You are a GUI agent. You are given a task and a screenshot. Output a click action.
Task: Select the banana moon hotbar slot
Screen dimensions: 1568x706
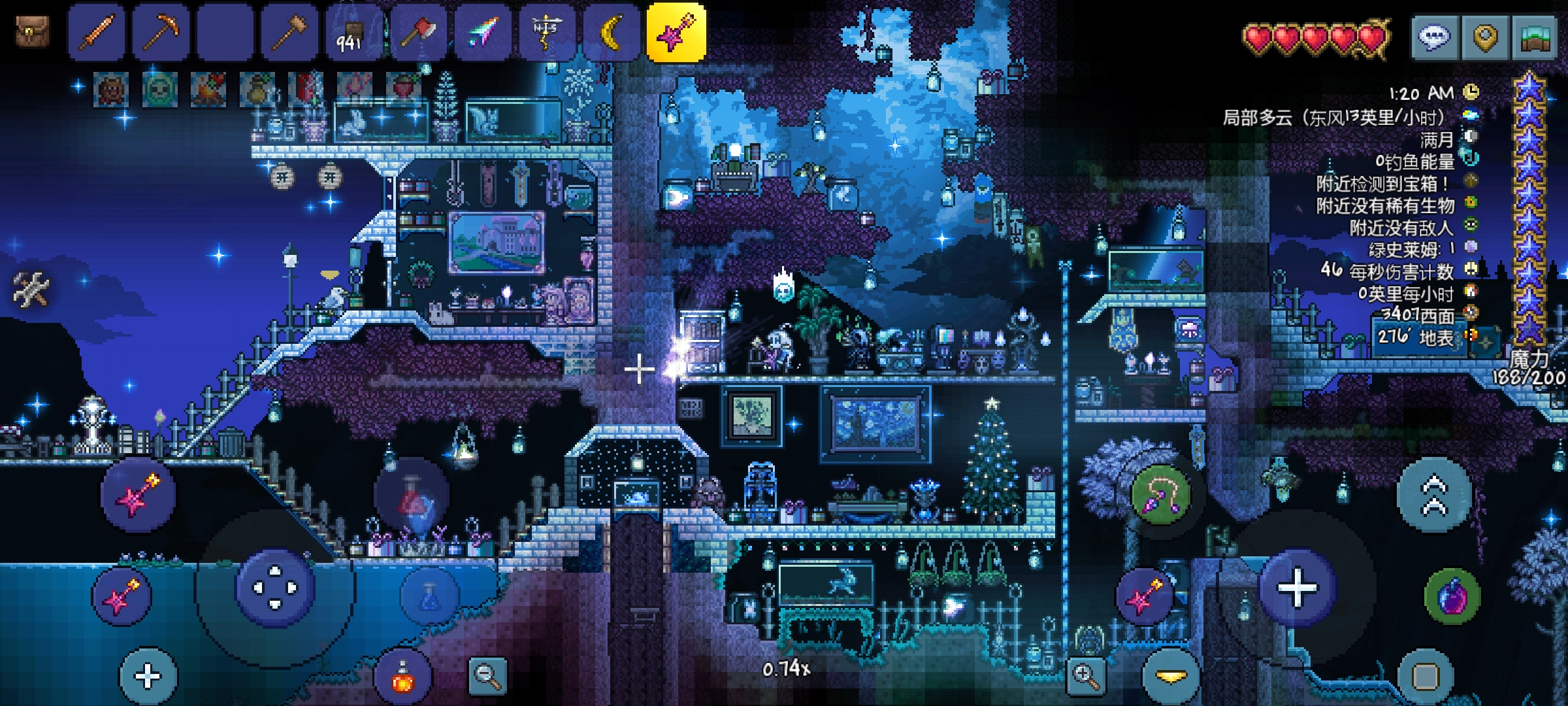click(x=611, y=32)
